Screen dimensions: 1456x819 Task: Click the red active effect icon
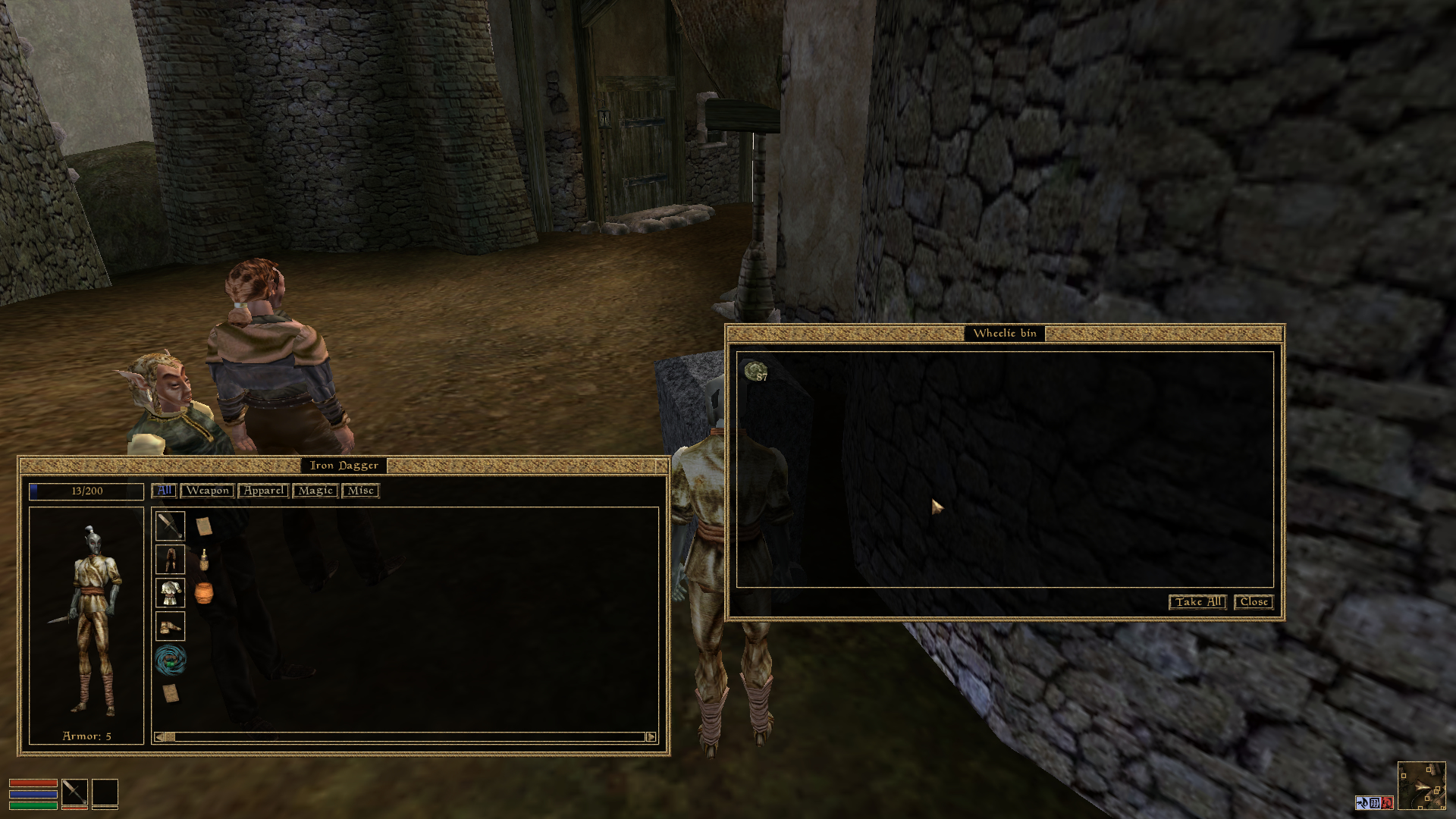[x=1387, y=803]
